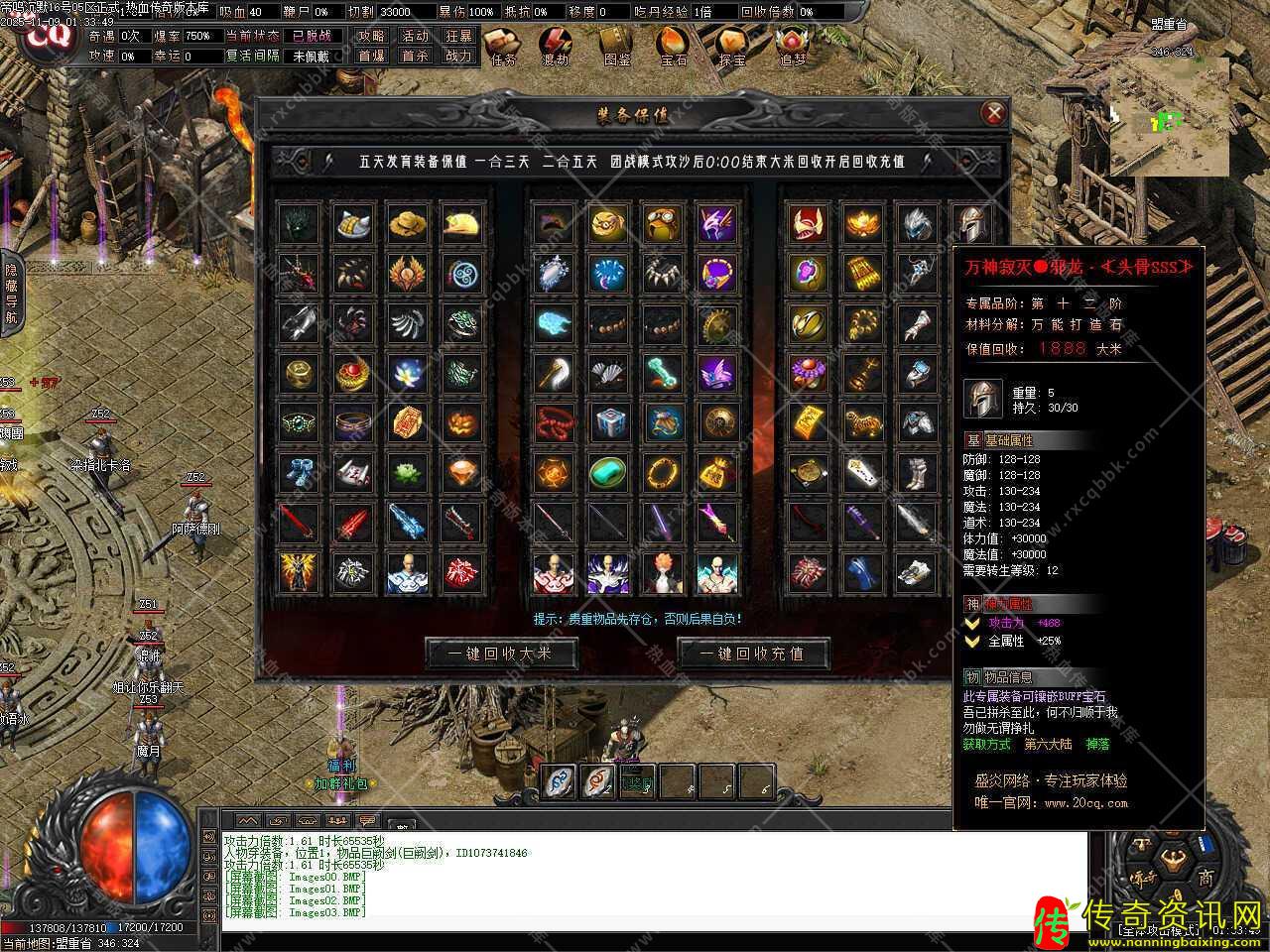Open the 宝石 gem icon

pos(674,46)
